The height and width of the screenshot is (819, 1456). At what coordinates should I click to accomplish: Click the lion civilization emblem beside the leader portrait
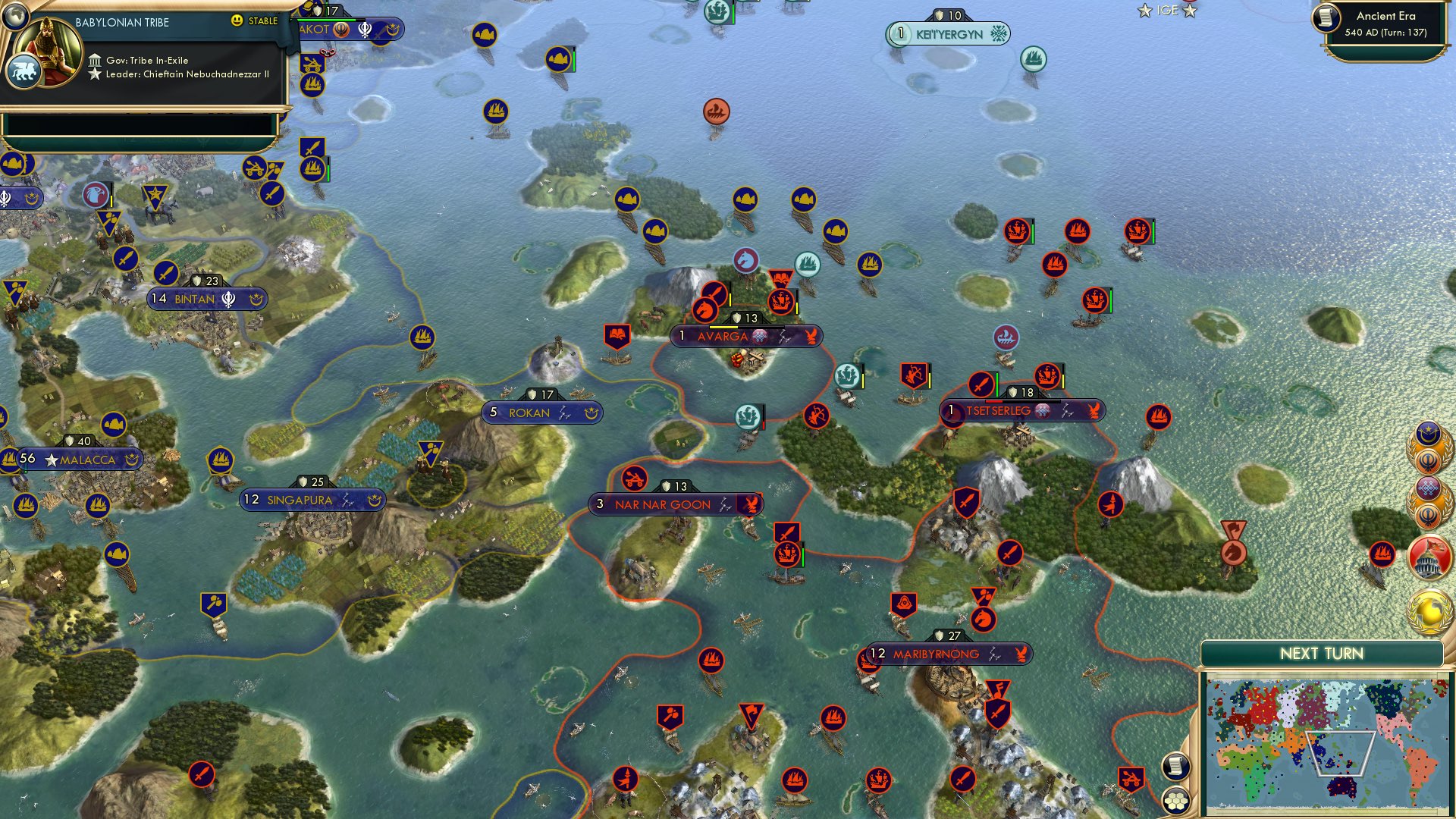(x=24, y=71)
